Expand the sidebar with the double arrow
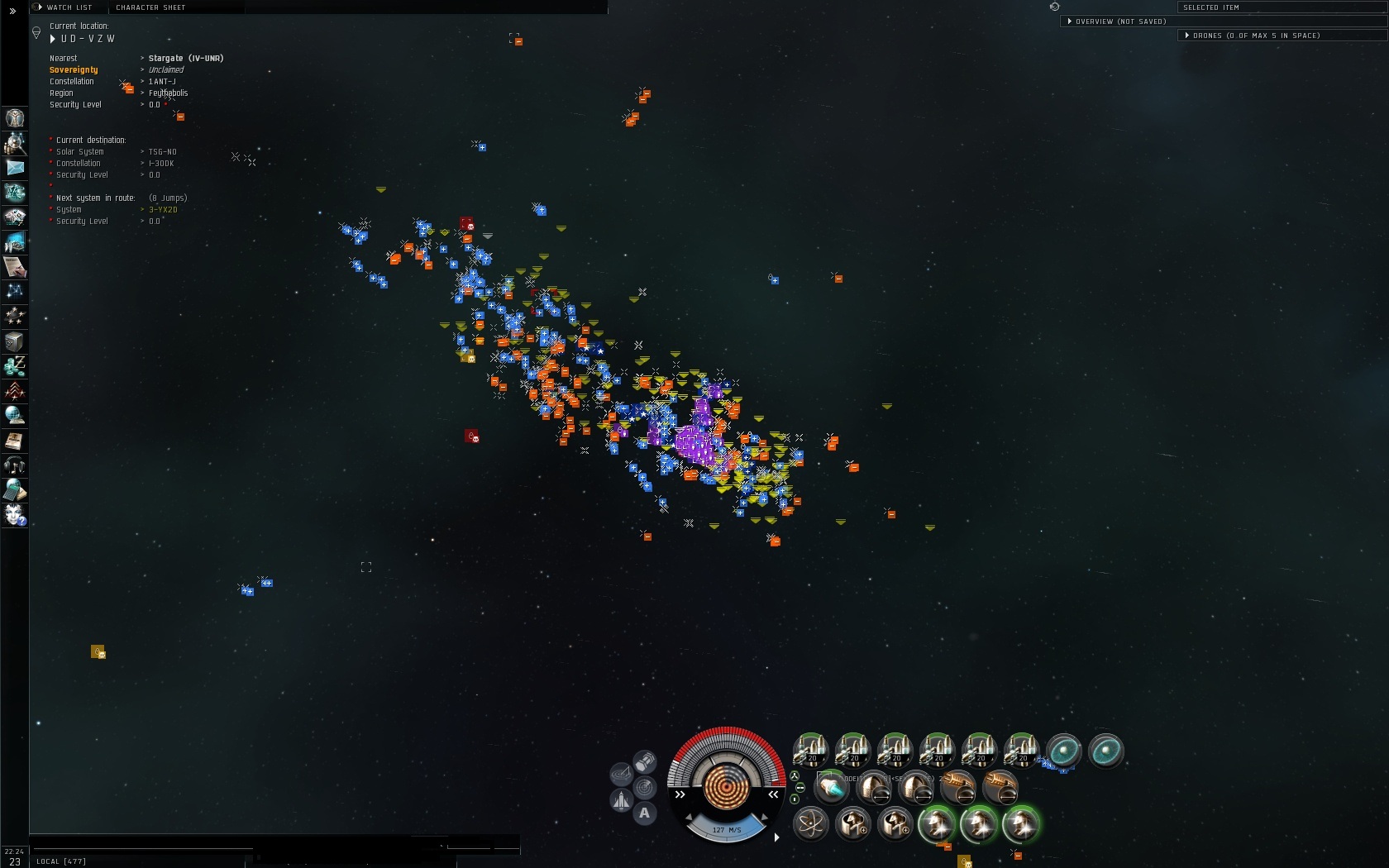The image size is (1389, 868). tap(12, 11)
